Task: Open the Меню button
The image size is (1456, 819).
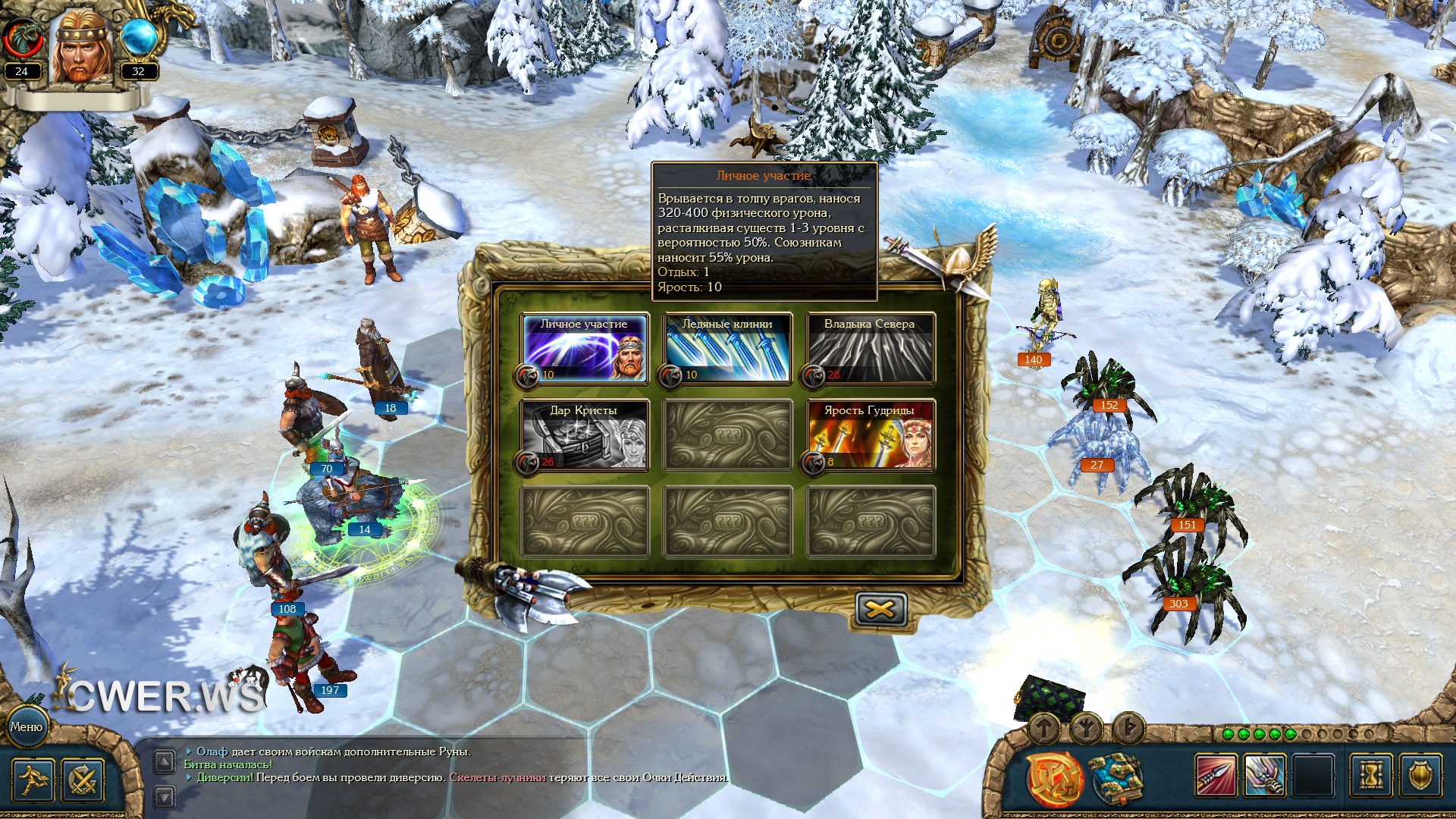Action: click(x=27, y=726)
